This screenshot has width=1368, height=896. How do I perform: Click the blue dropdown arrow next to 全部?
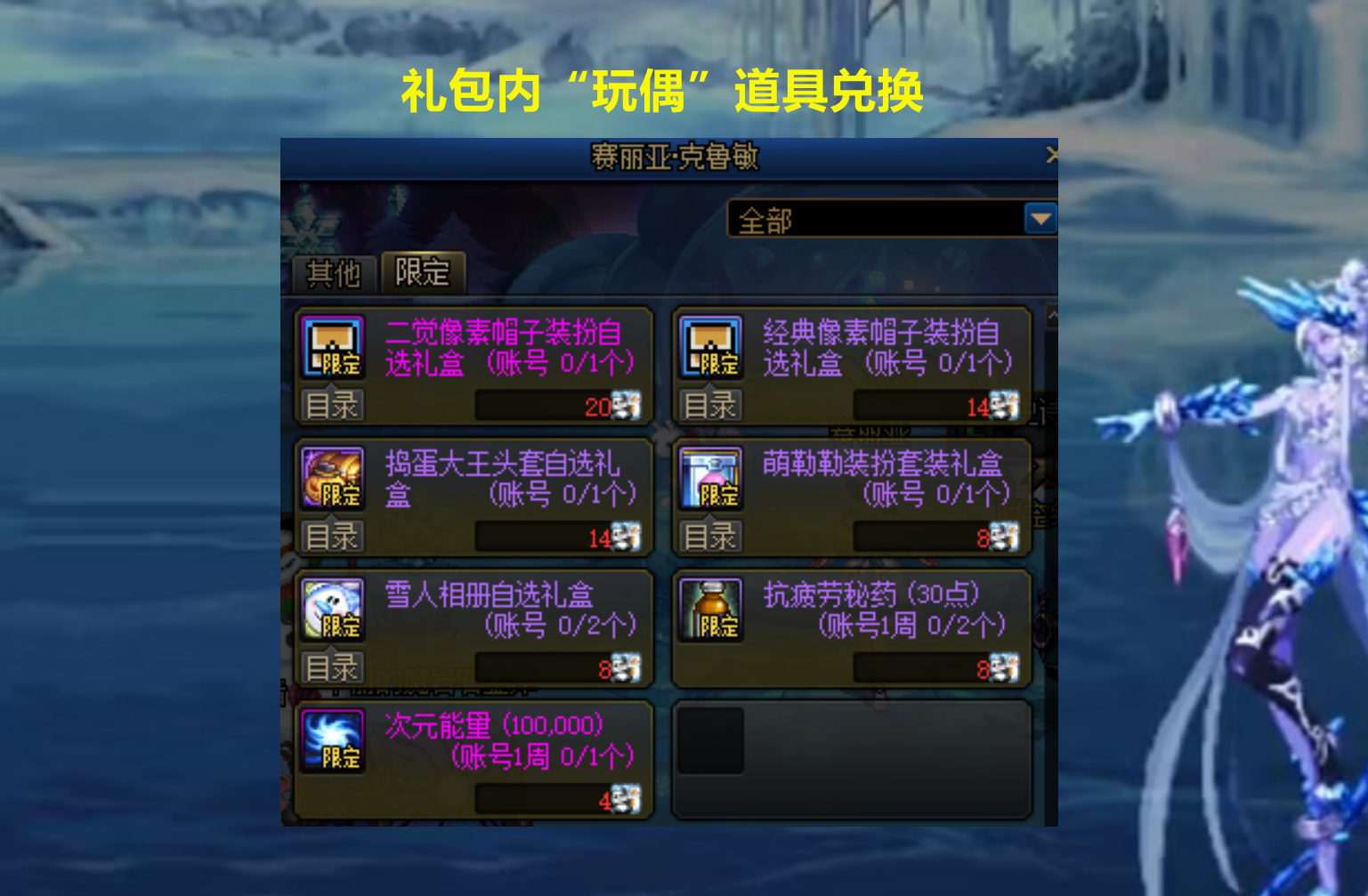[x=1040, y=219]
